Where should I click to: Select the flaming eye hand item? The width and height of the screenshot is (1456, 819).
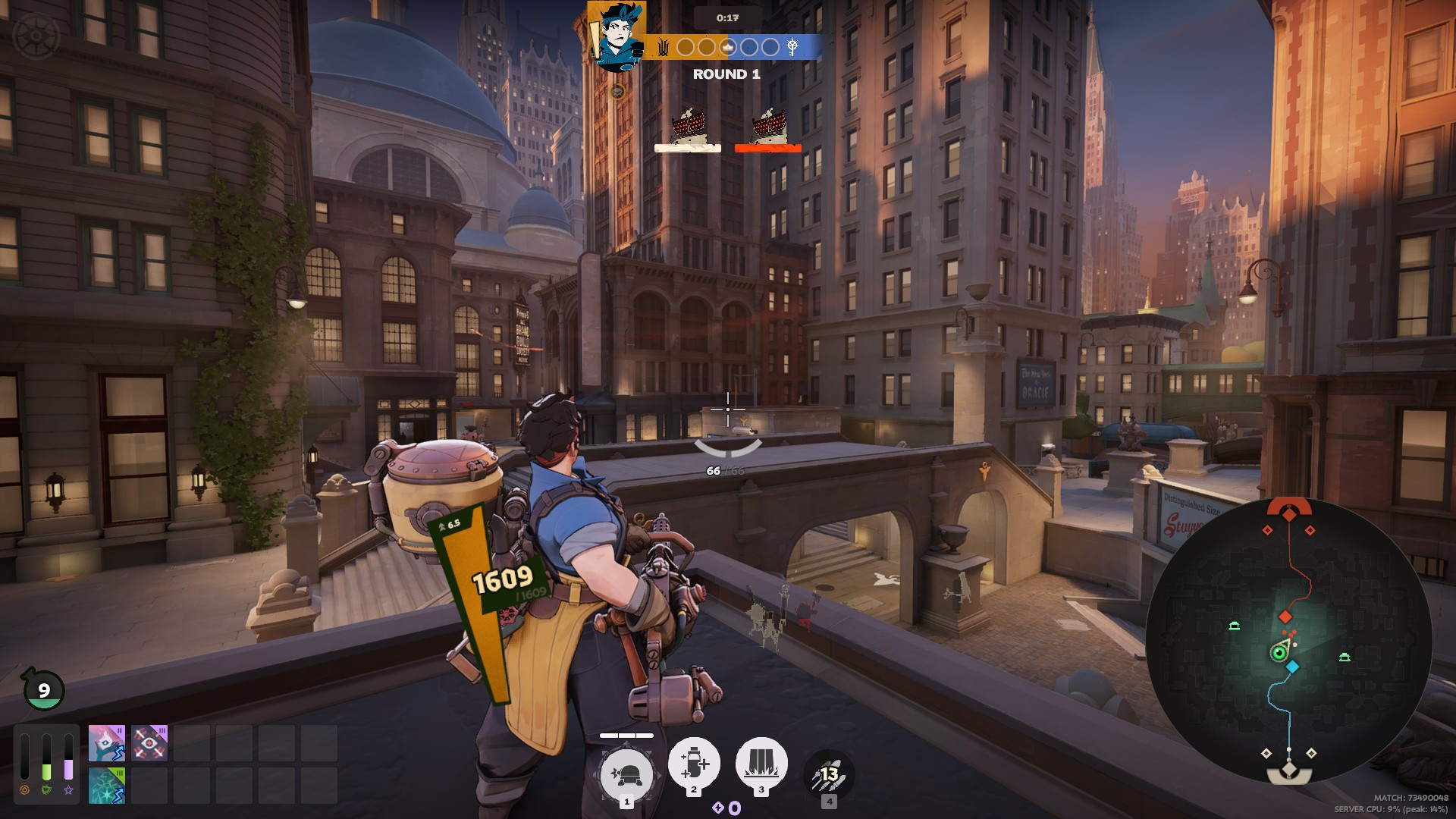pos(106,742)
